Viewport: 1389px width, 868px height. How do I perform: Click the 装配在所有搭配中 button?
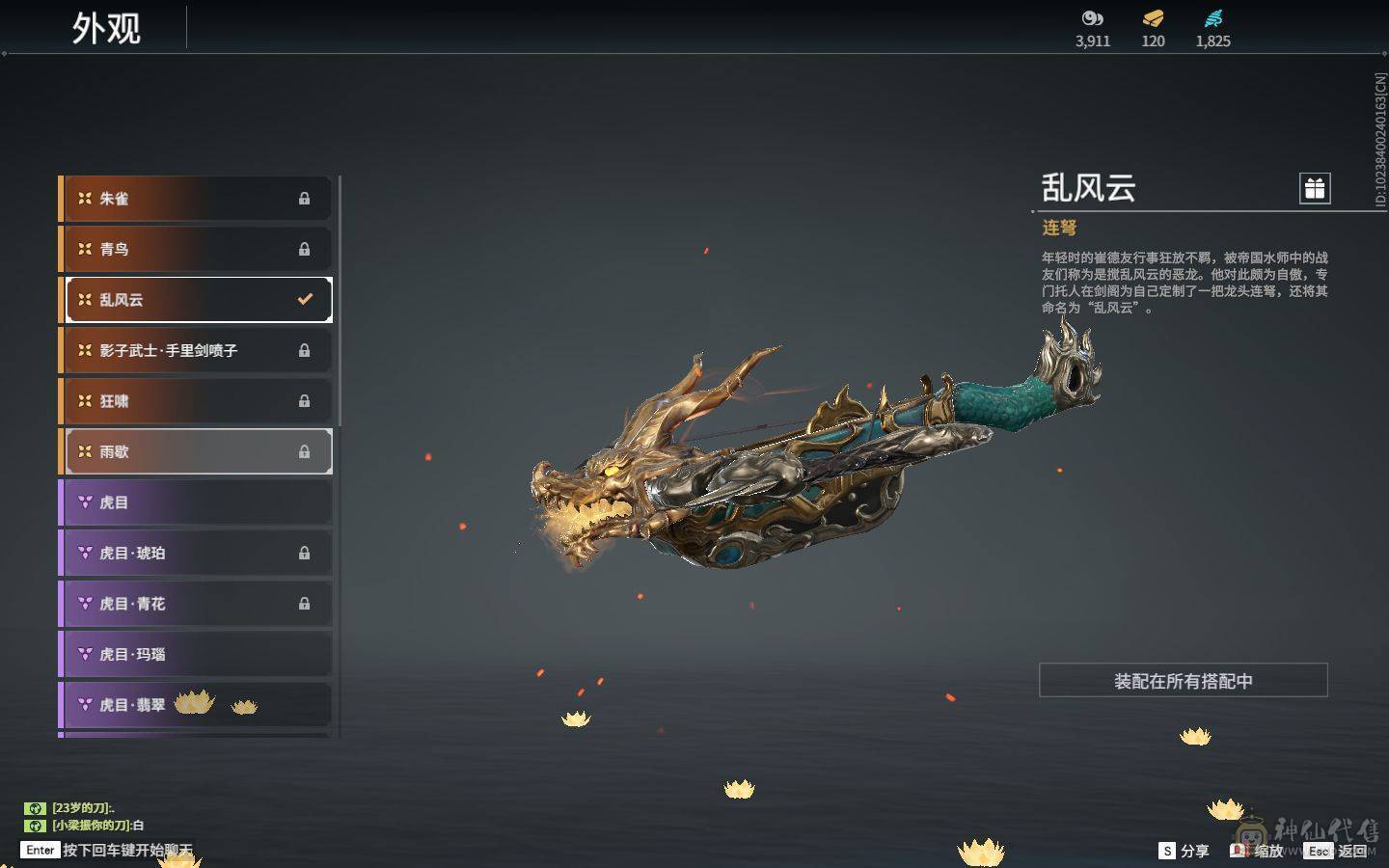[1183, 681]
